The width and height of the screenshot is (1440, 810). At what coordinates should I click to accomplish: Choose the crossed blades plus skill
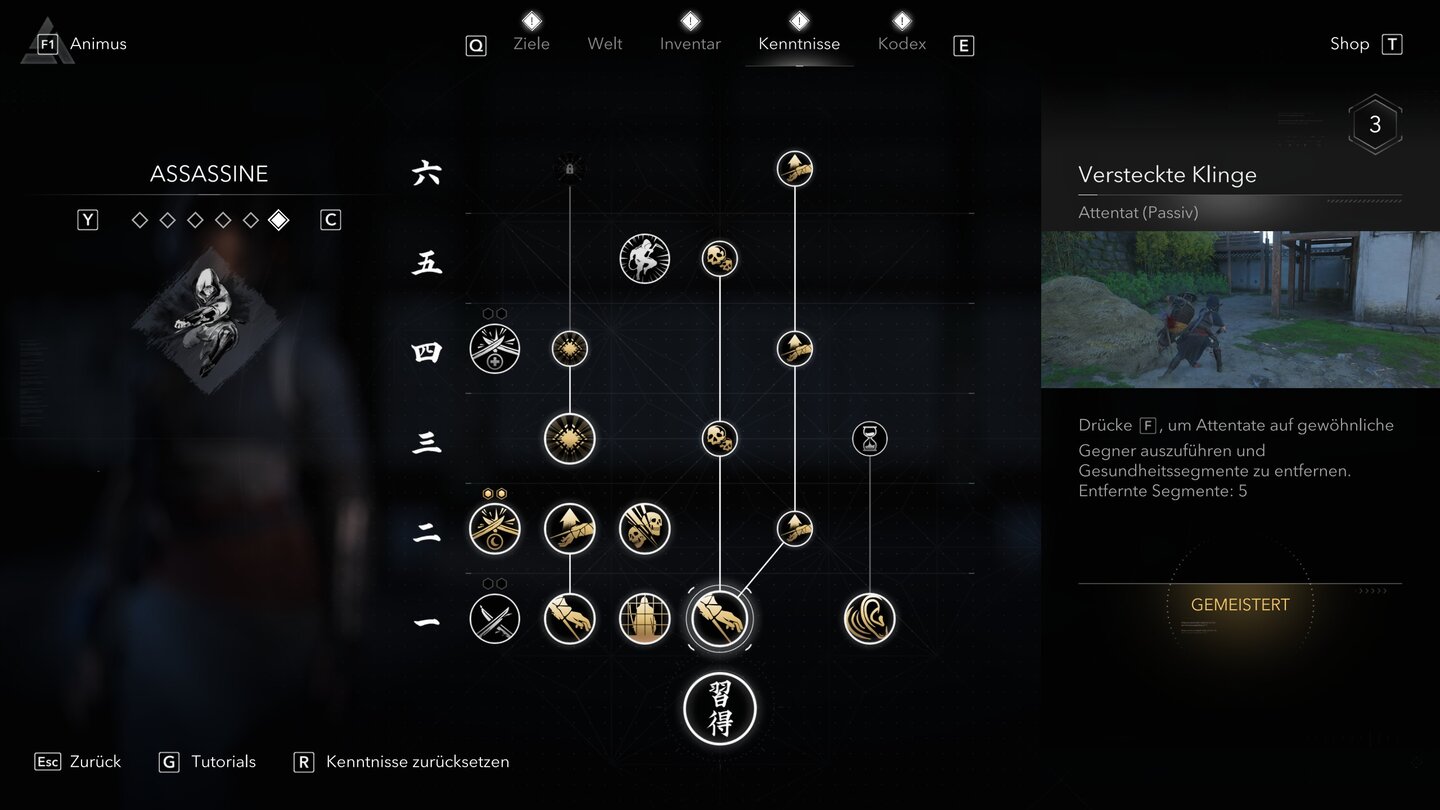tap(495, 349)
